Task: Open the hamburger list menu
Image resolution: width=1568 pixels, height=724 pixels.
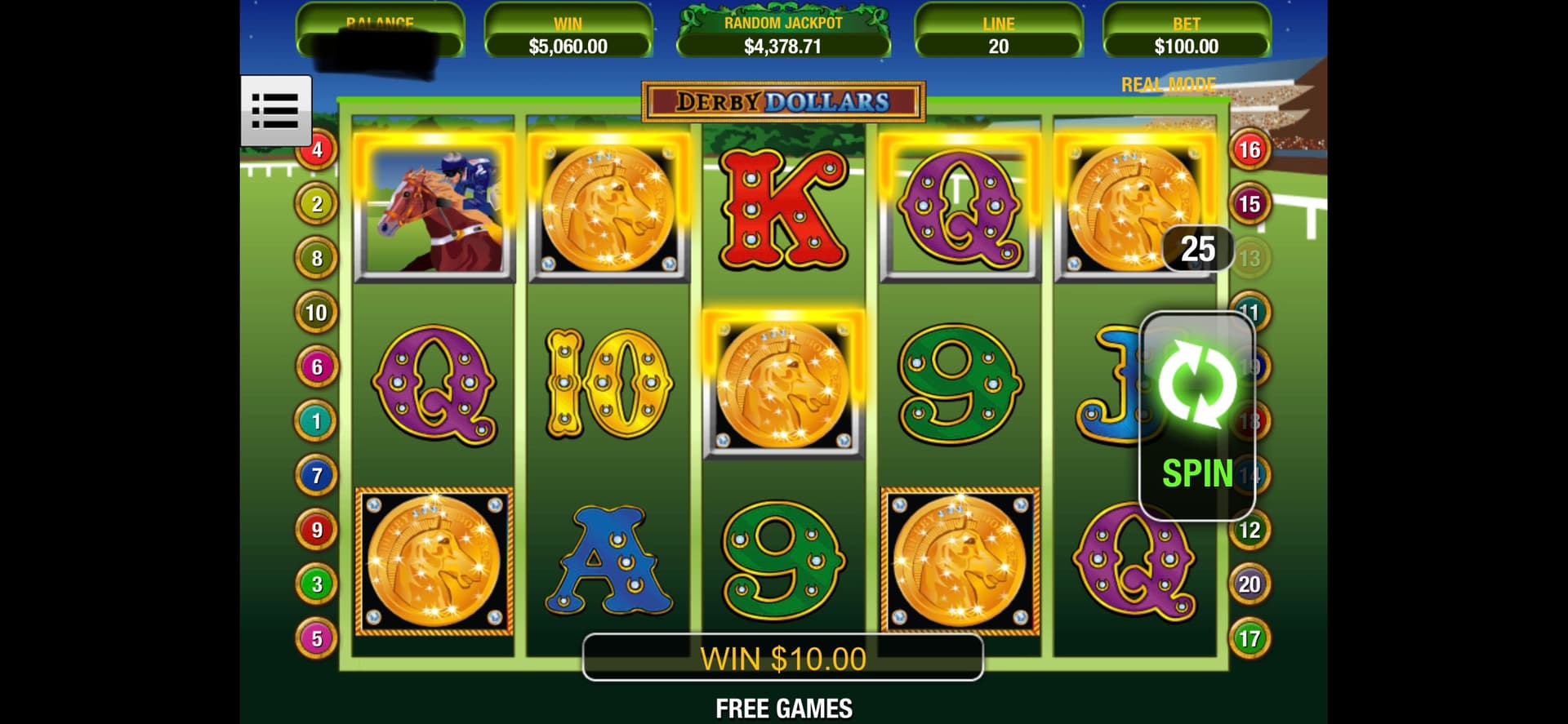Action: click(275, 110)
